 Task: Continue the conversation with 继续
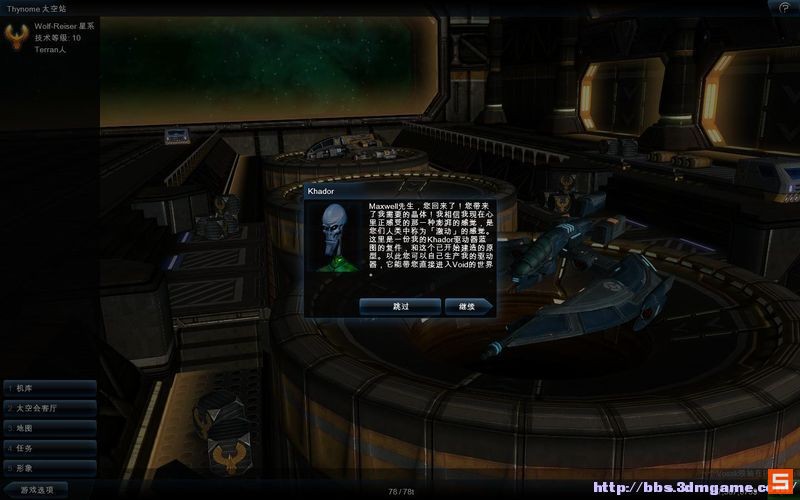click(467, 306)
